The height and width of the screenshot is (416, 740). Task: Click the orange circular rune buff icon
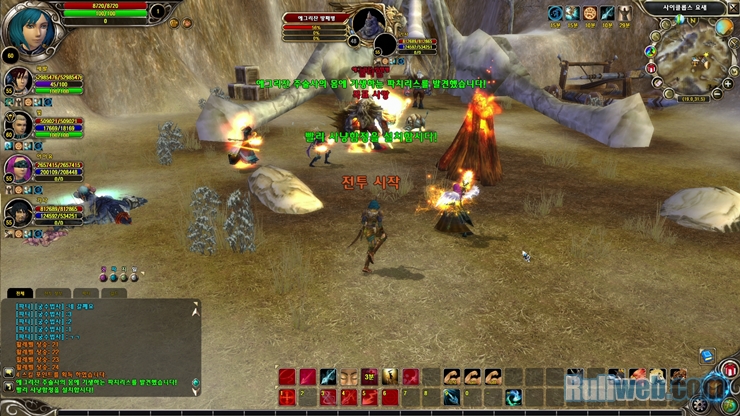(x=590, y=14)
